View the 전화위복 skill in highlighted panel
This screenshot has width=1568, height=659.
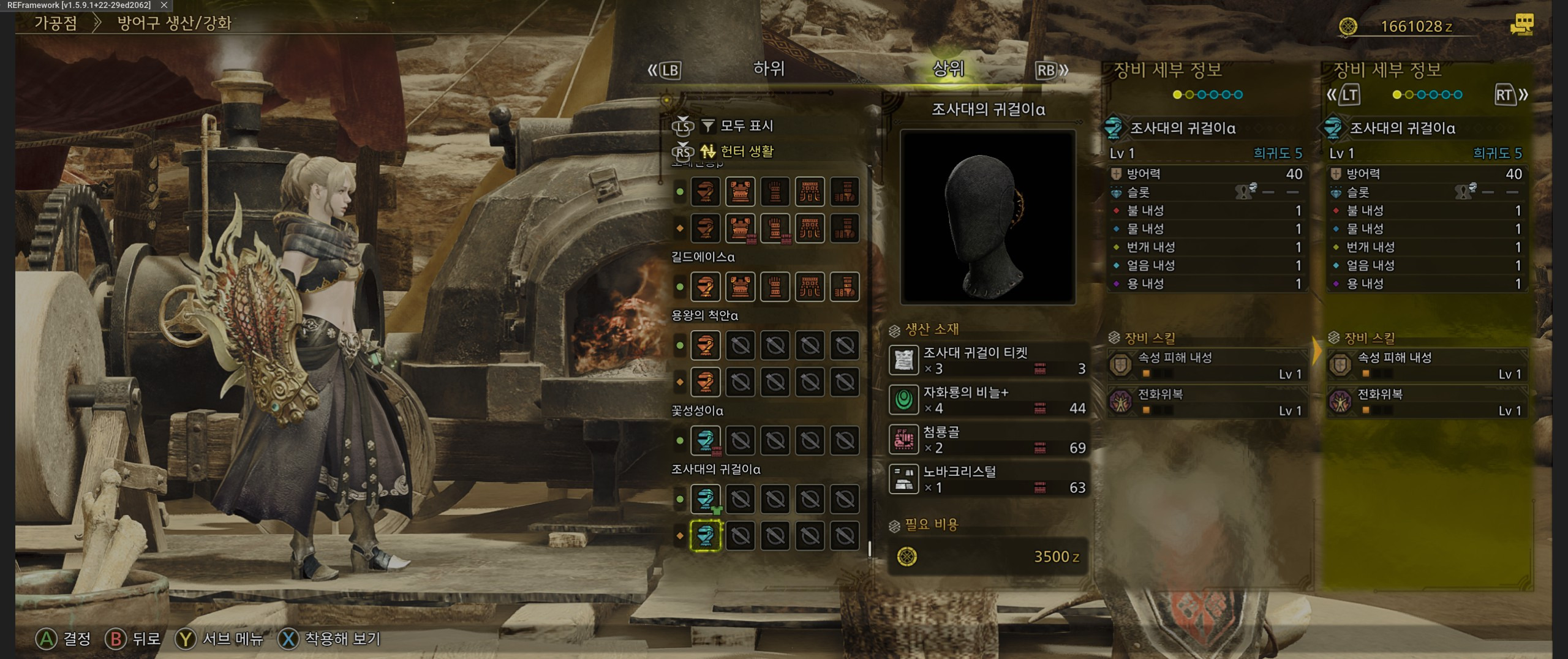1426,402
